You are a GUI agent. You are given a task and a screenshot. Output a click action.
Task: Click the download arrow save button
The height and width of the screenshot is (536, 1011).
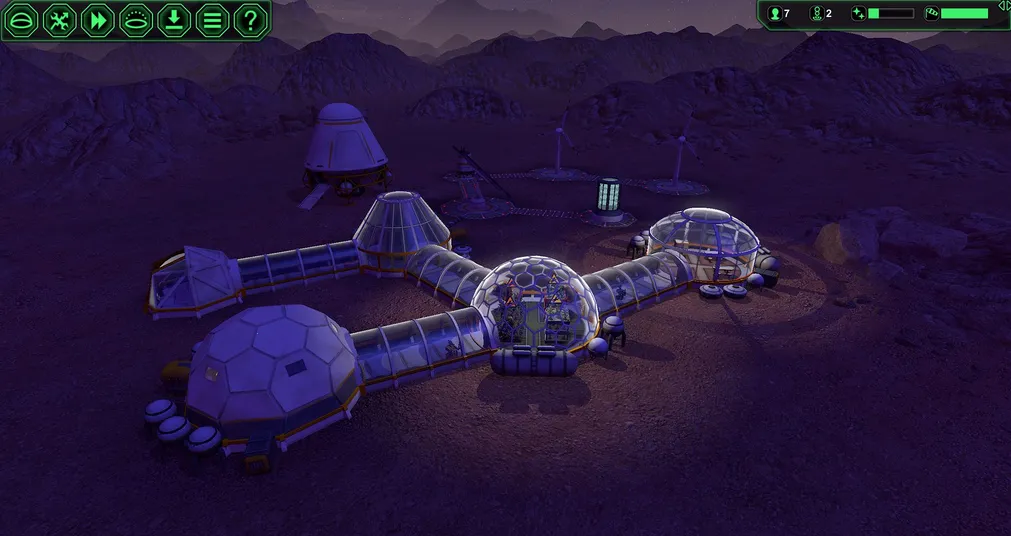coord(174,19)
